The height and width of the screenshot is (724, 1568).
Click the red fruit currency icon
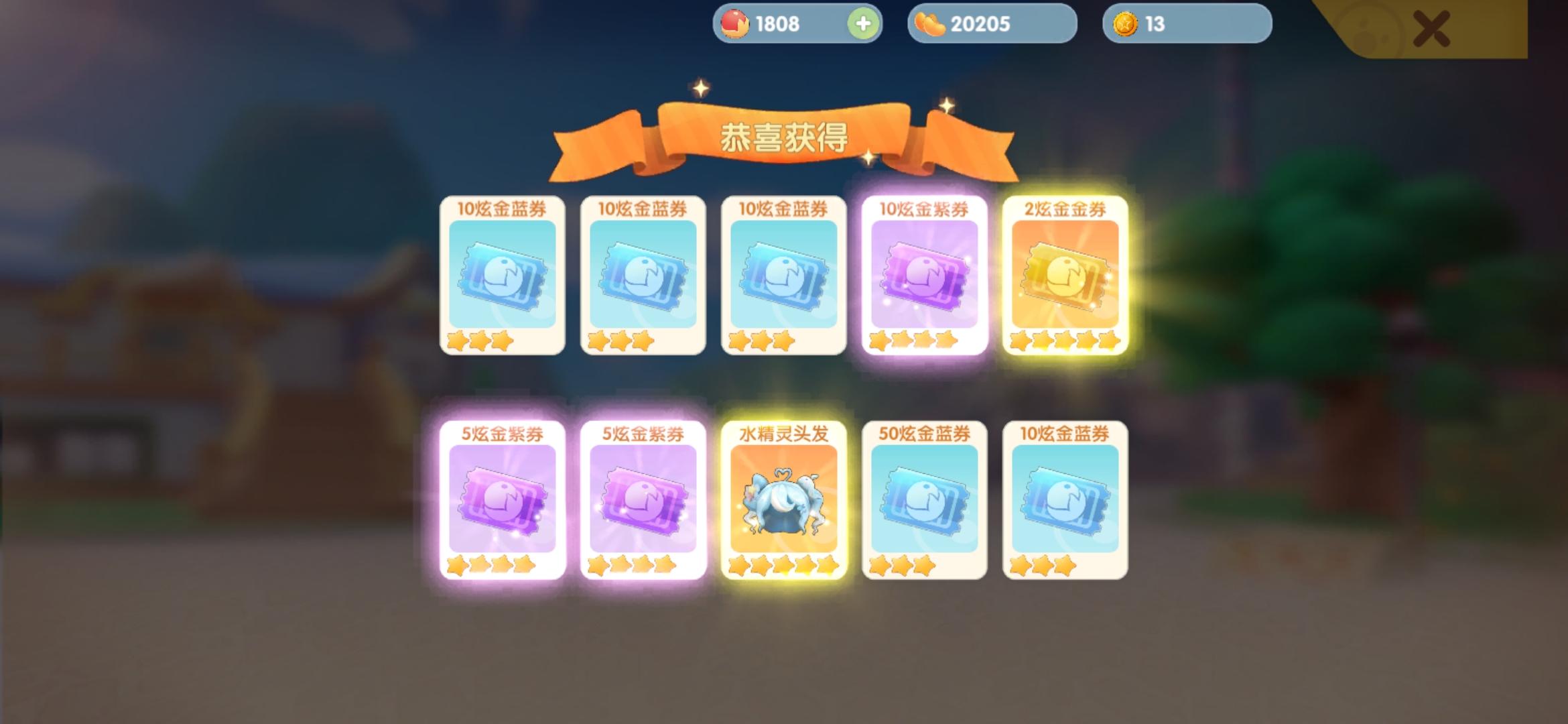click(x=734, y=25)
